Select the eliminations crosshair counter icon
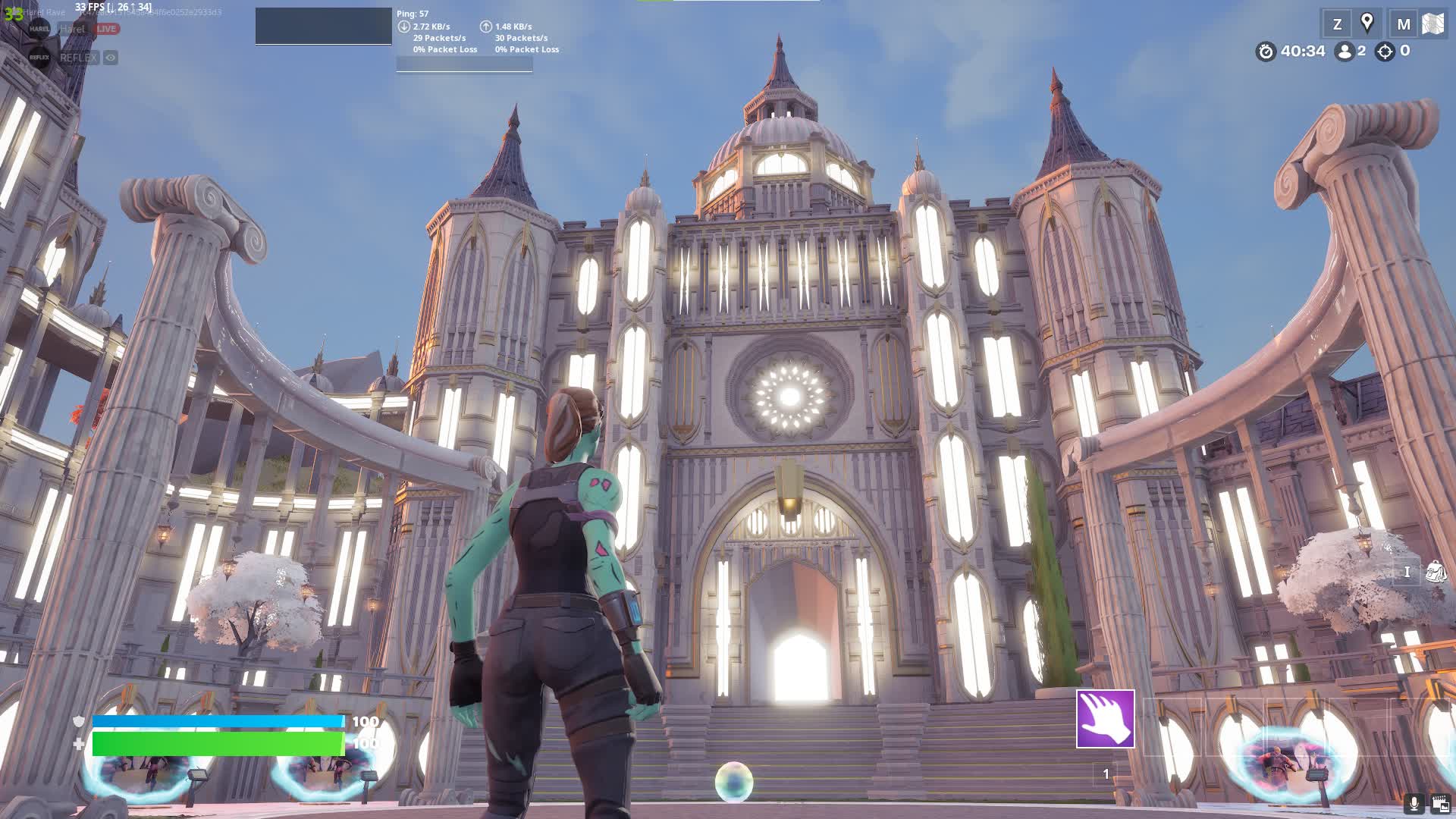1456x819 pixels. click(x=1386, y=52)
